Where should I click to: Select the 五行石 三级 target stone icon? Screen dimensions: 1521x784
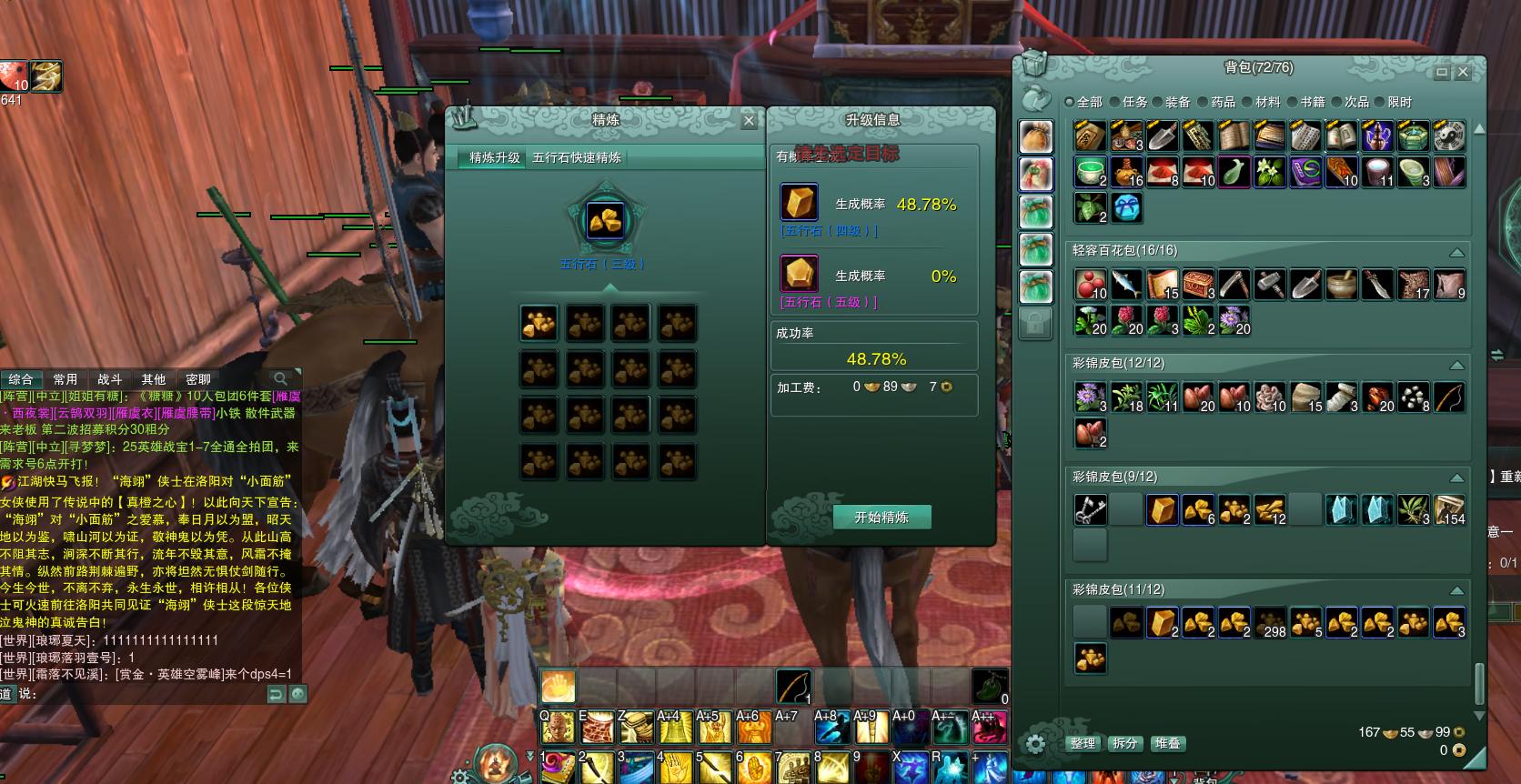coord(605,221)
